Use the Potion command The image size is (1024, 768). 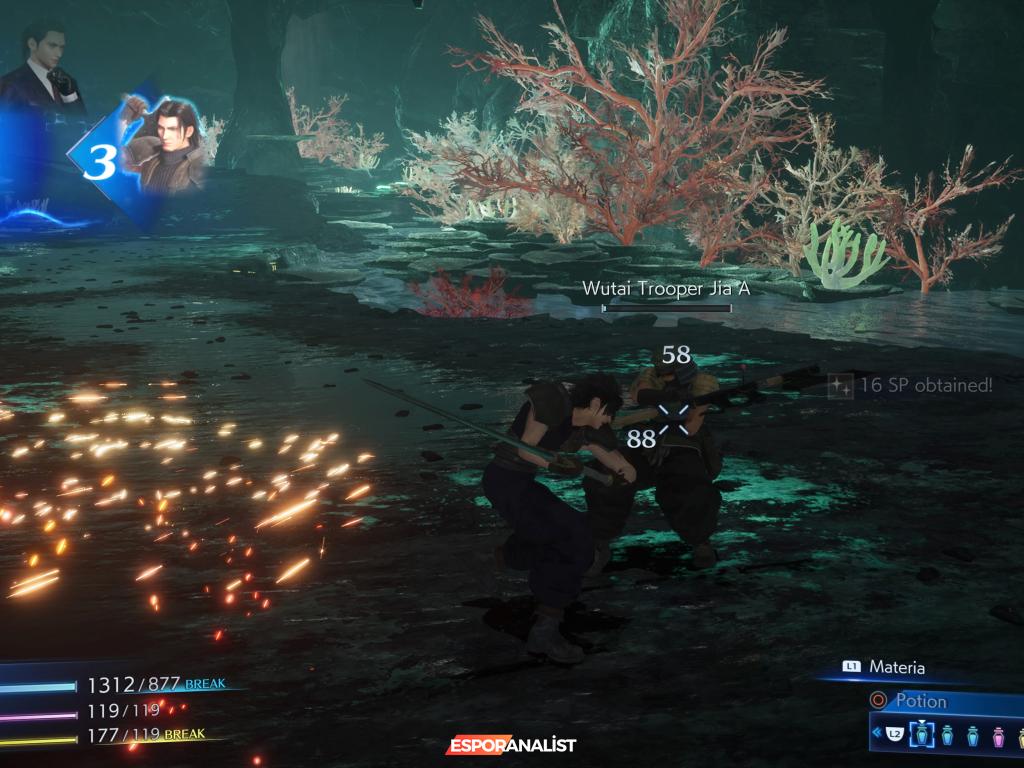(x=918, y=701)
